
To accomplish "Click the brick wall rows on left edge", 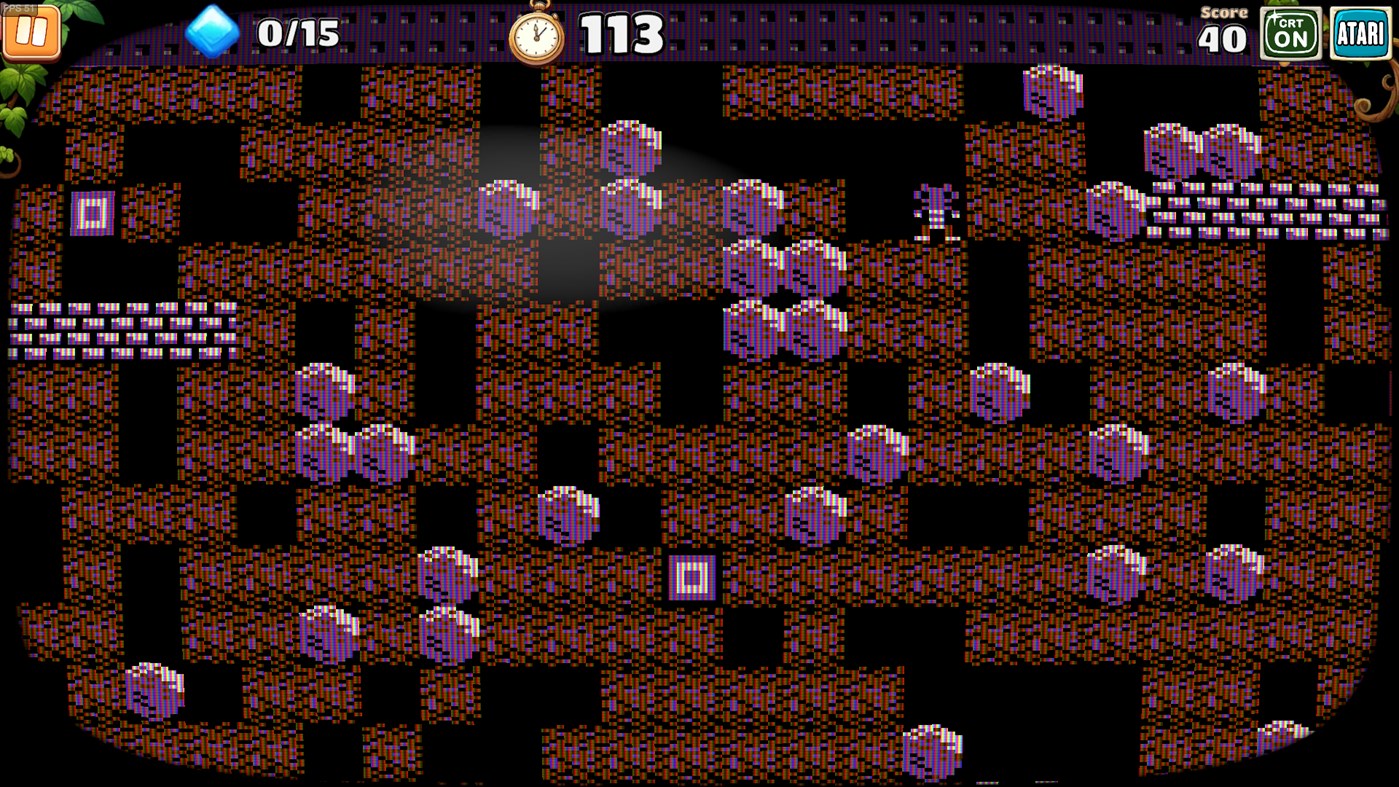I will tap(120, 330).
